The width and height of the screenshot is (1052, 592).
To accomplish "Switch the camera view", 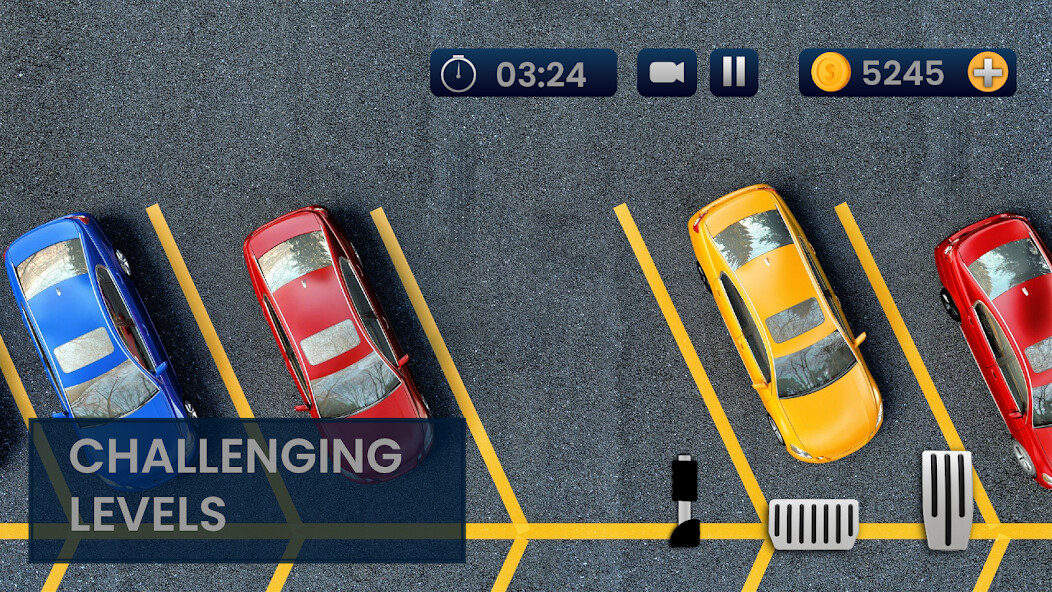I will coord(666,73).
